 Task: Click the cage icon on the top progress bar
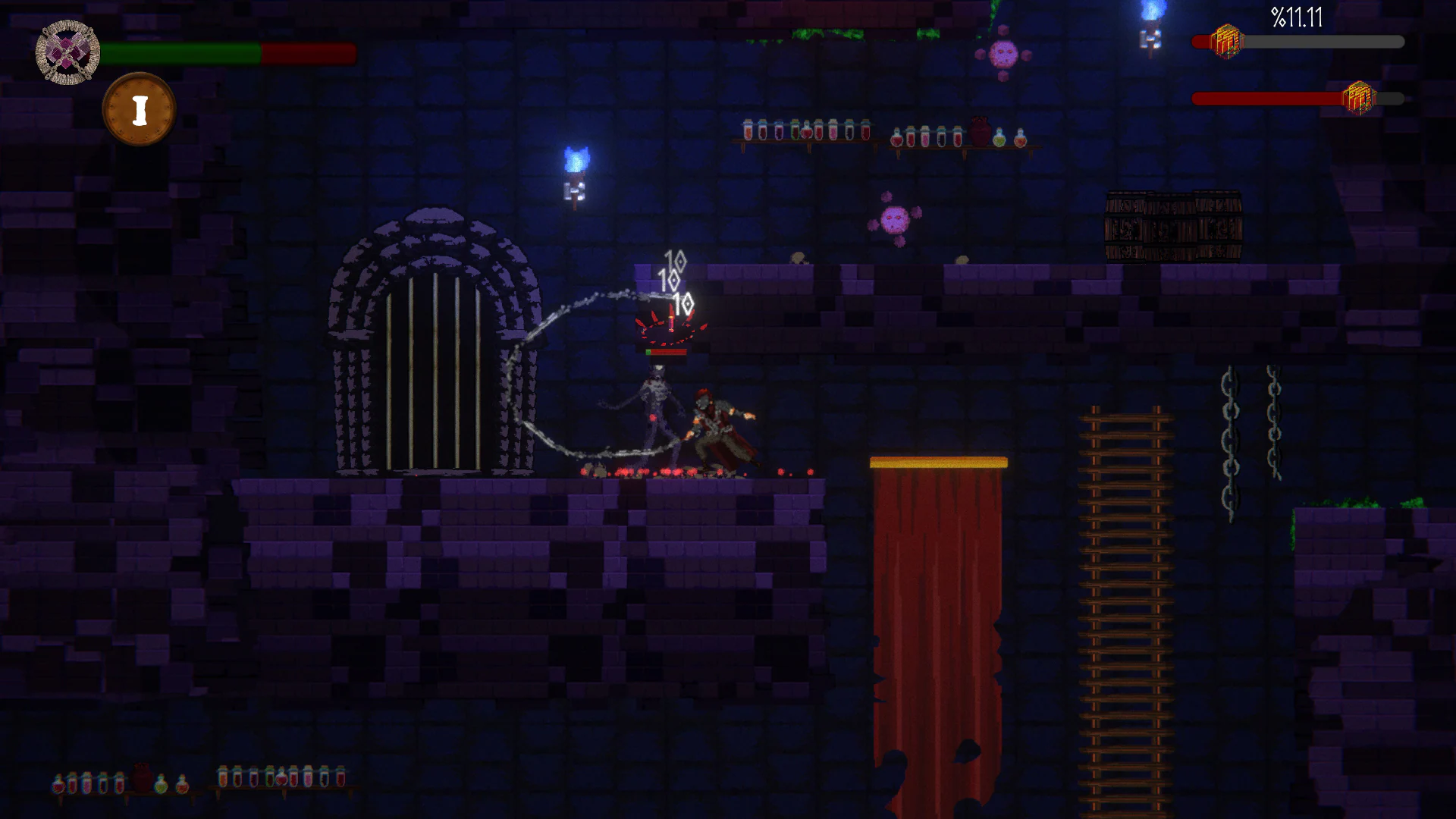(1228, 42)
